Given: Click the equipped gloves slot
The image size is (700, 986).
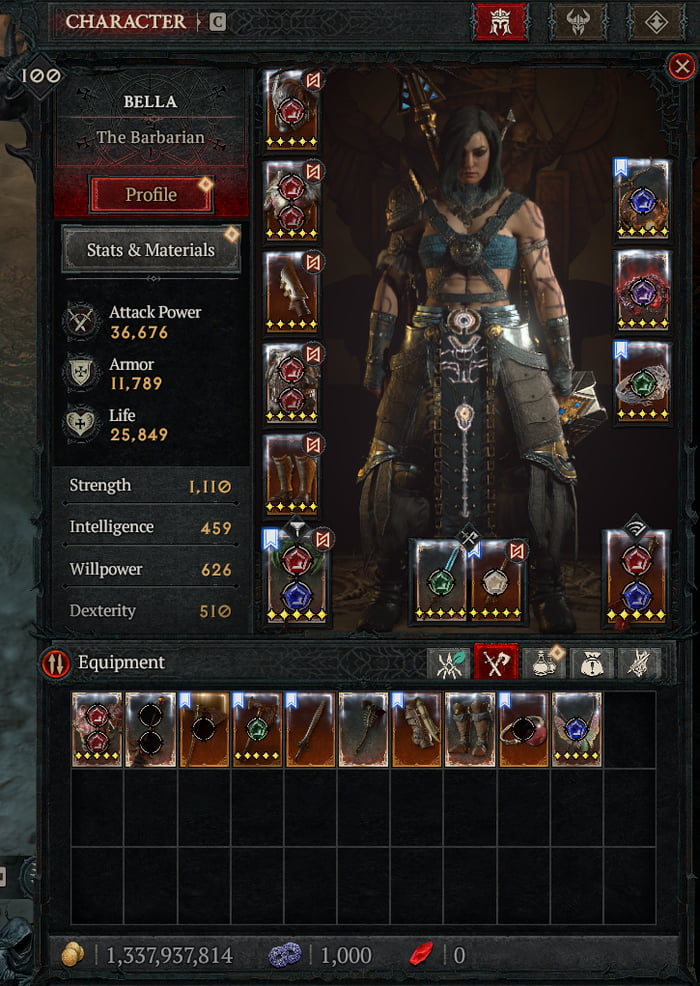Looking at the screenshot, I should coord(292,290).
